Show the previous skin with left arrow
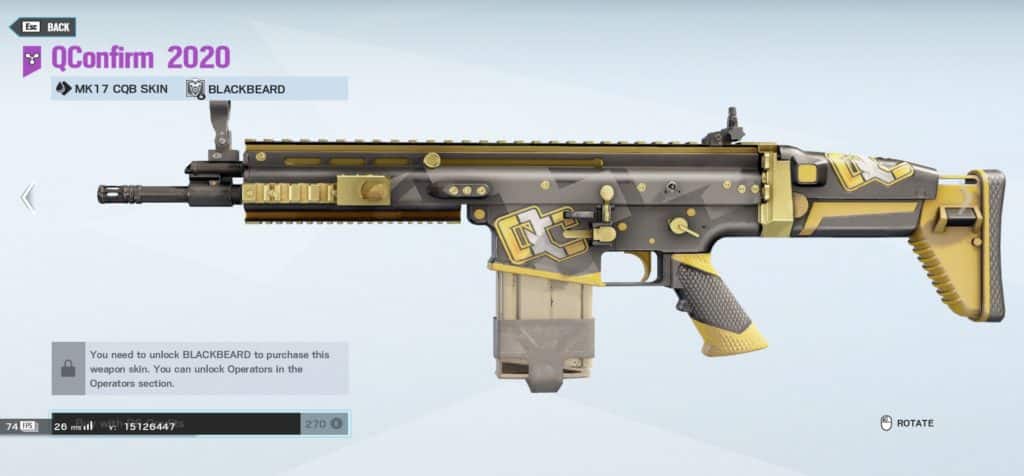The width and height of the screenshot is (1024, 476). coord(27,198)
